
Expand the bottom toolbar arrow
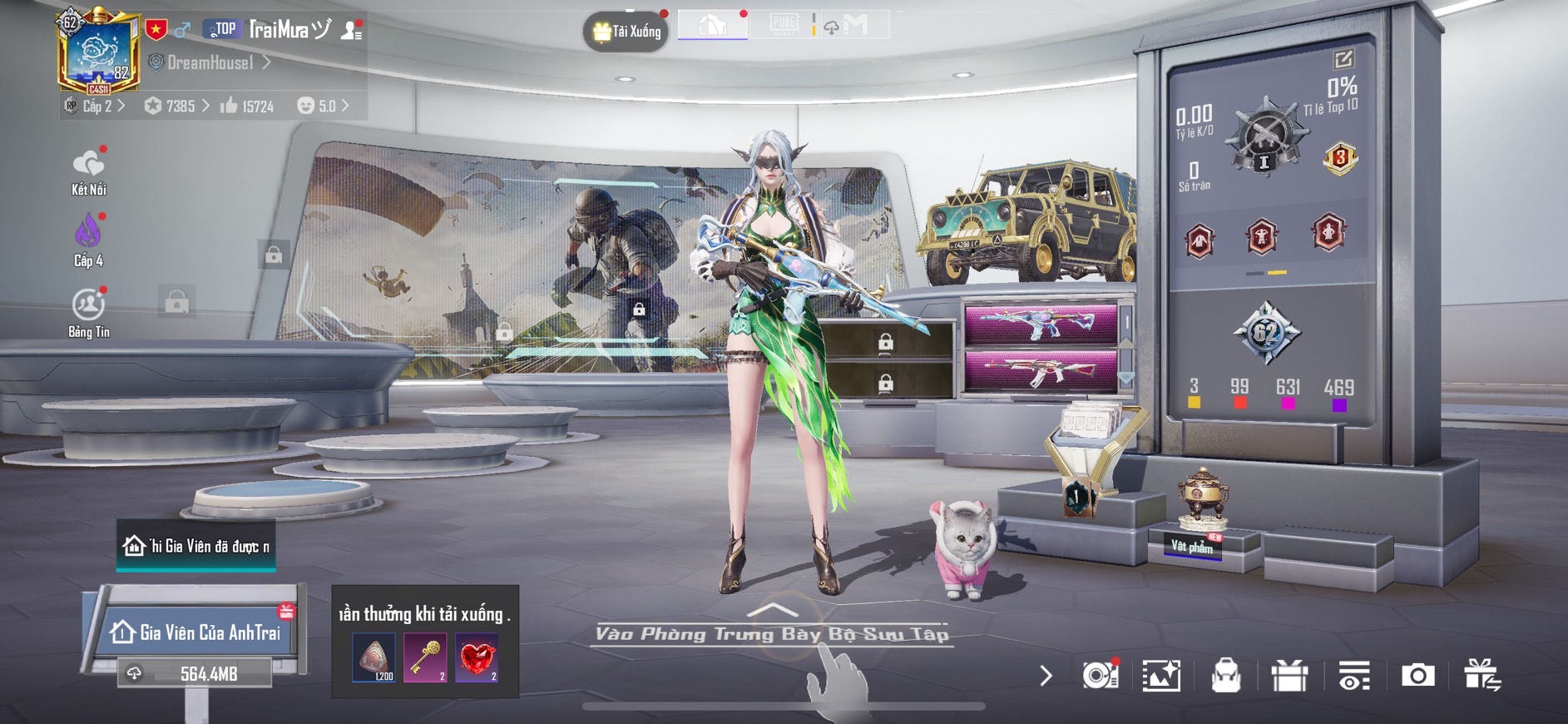(x=1046, y=676)
